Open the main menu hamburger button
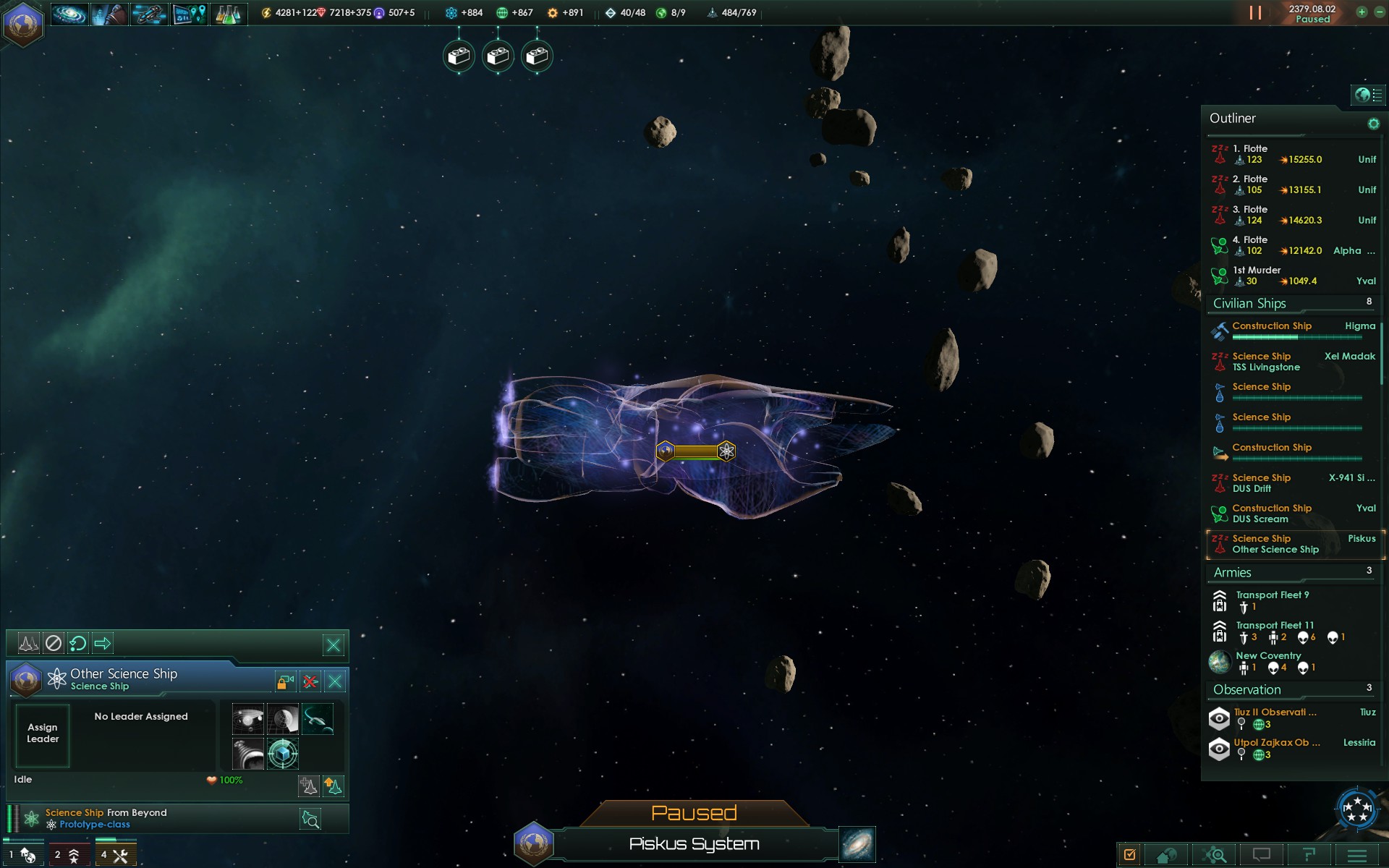The width and height of the screenshot is (1389, 868). tap(1356, 856)
